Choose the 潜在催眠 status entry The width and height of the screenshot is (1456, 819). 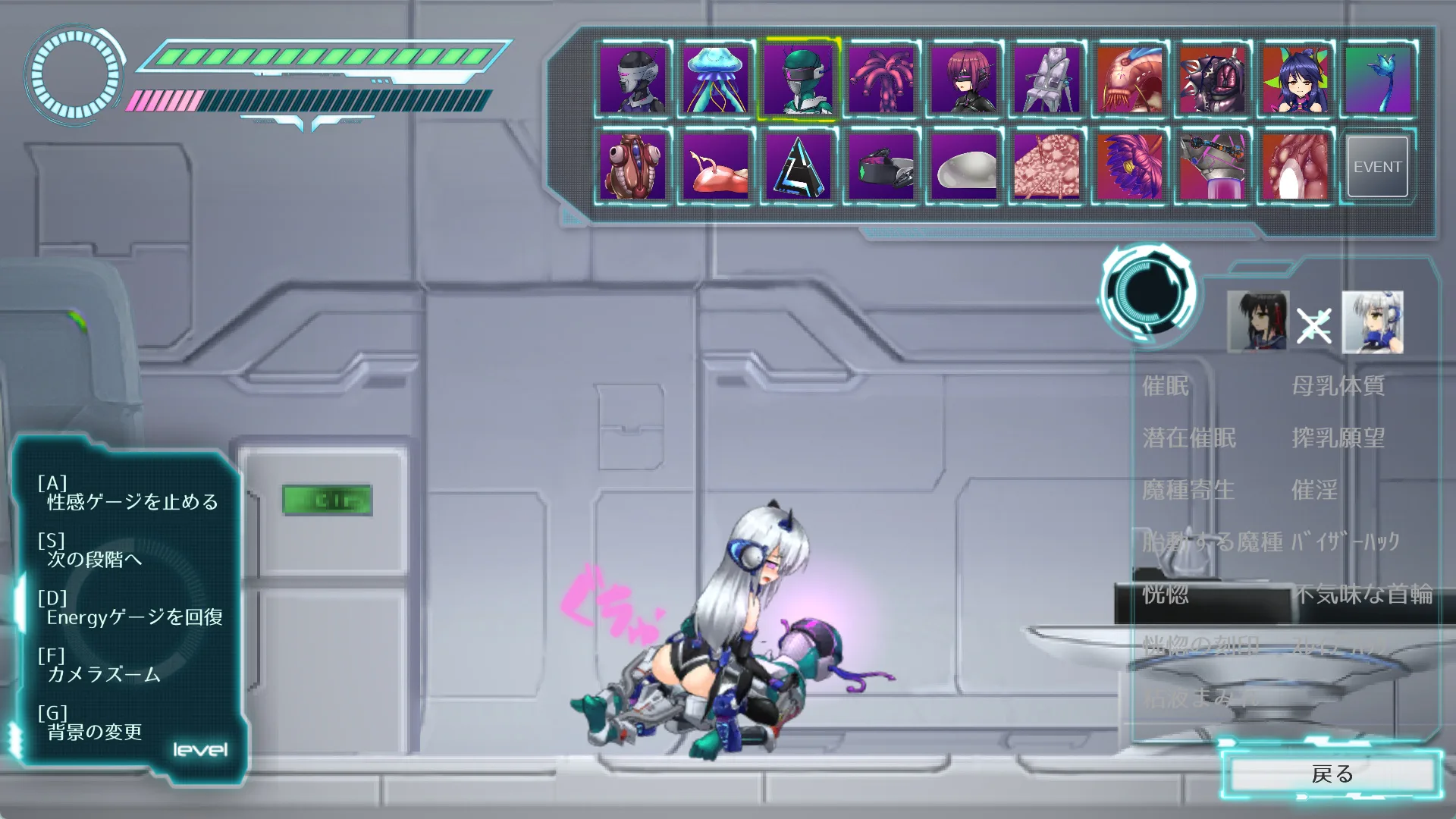[x=1189, y=438]
